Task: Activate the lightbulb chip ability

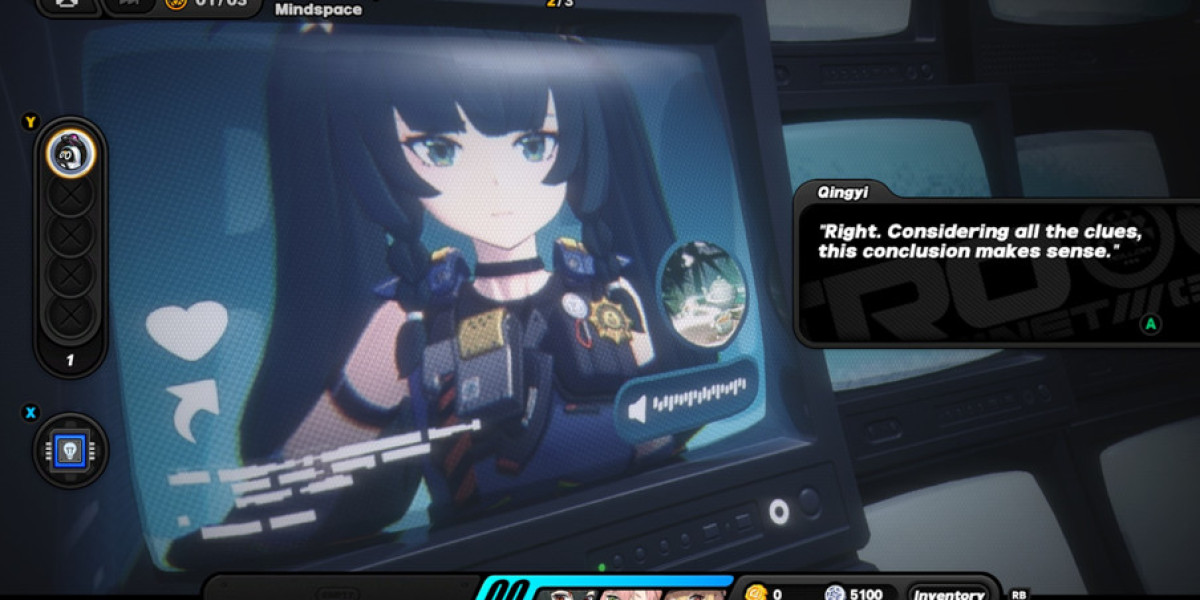Action: [x=70, y=451]
